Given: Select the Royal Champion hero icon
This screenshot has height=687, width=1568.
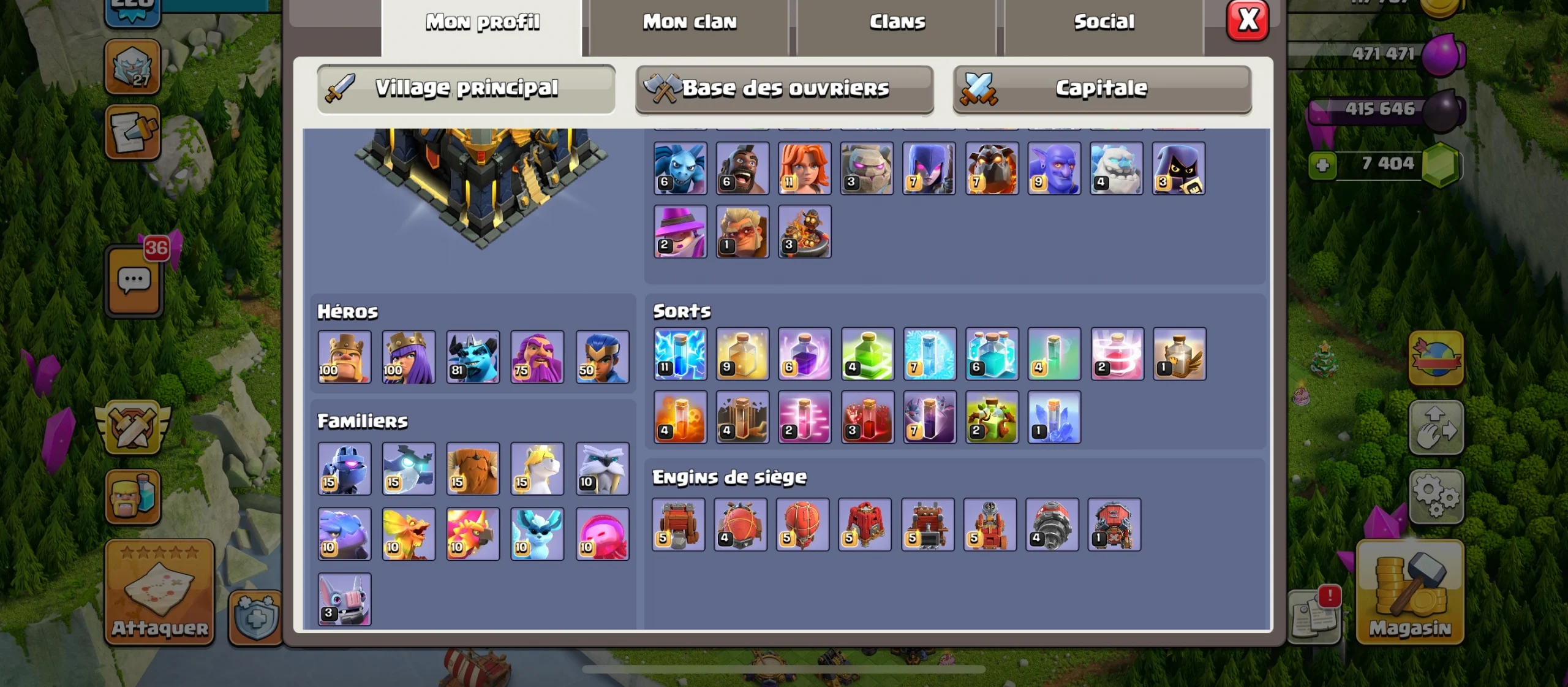Looking at the screenshot, I should click(x=599, y=357).
